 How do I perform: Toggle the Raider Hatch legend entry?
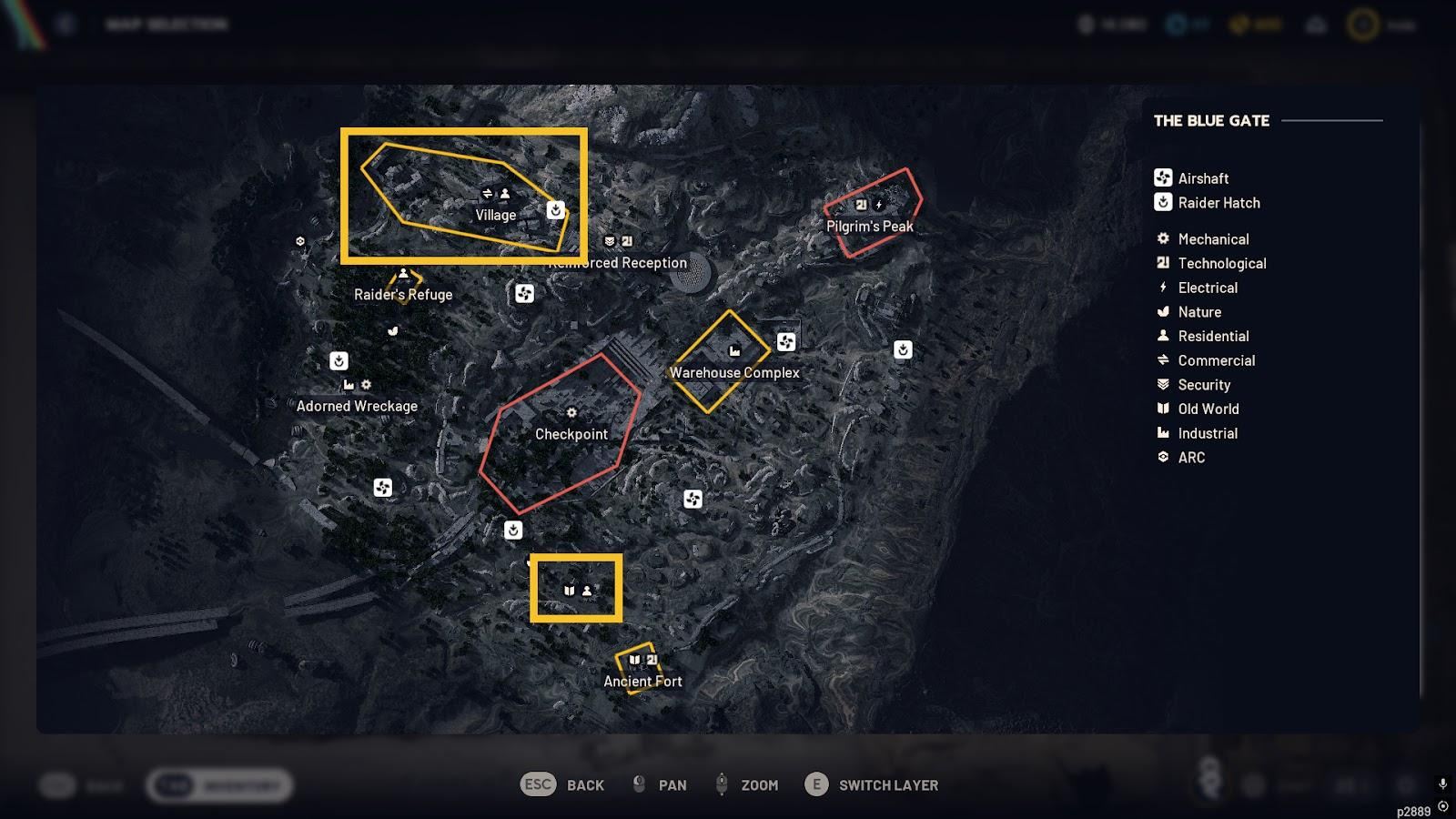(1218, 203)
